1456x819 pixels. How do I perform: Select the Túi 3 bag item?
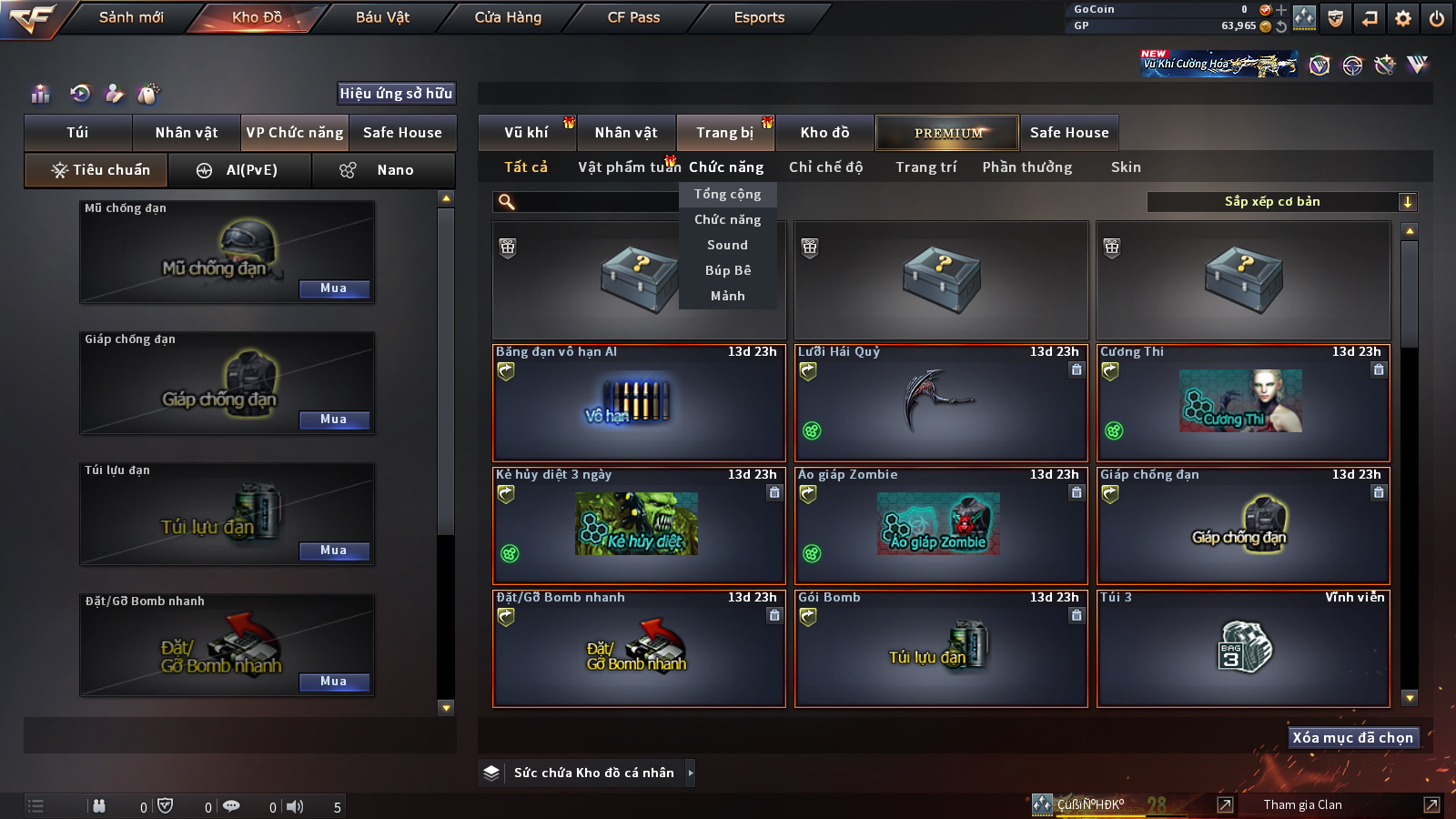(x=1243, y=648)
